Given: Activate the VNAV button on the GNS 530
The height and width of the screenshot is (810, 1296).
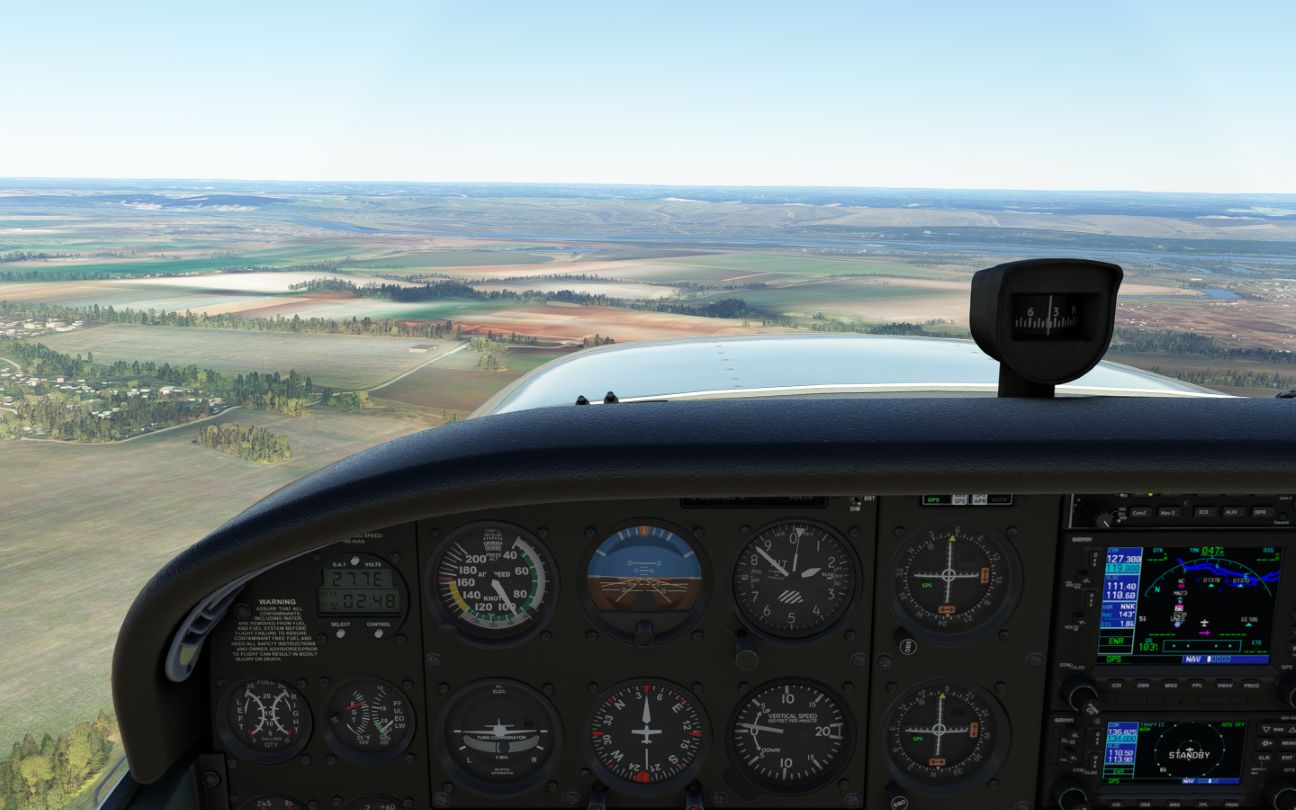Looking at the screenshot, I should click(x=1224, y=685).
